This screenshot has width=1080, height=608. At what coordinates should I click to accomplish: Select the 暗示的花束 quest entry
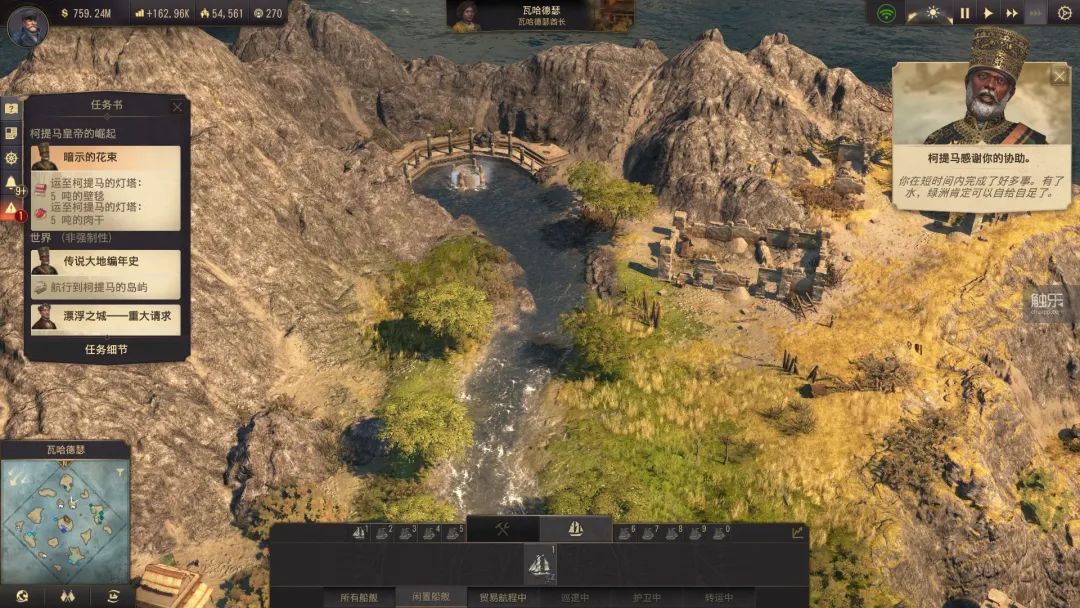[105, 158]
